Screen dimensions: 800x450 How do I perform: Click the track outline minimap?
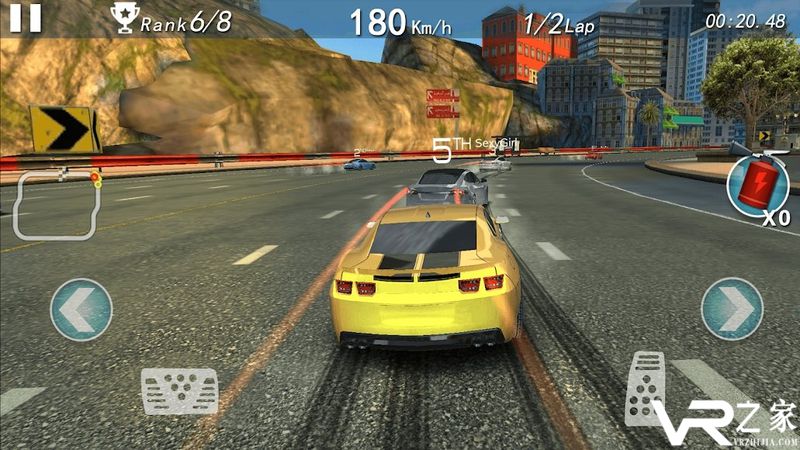(x=56, y=204)
